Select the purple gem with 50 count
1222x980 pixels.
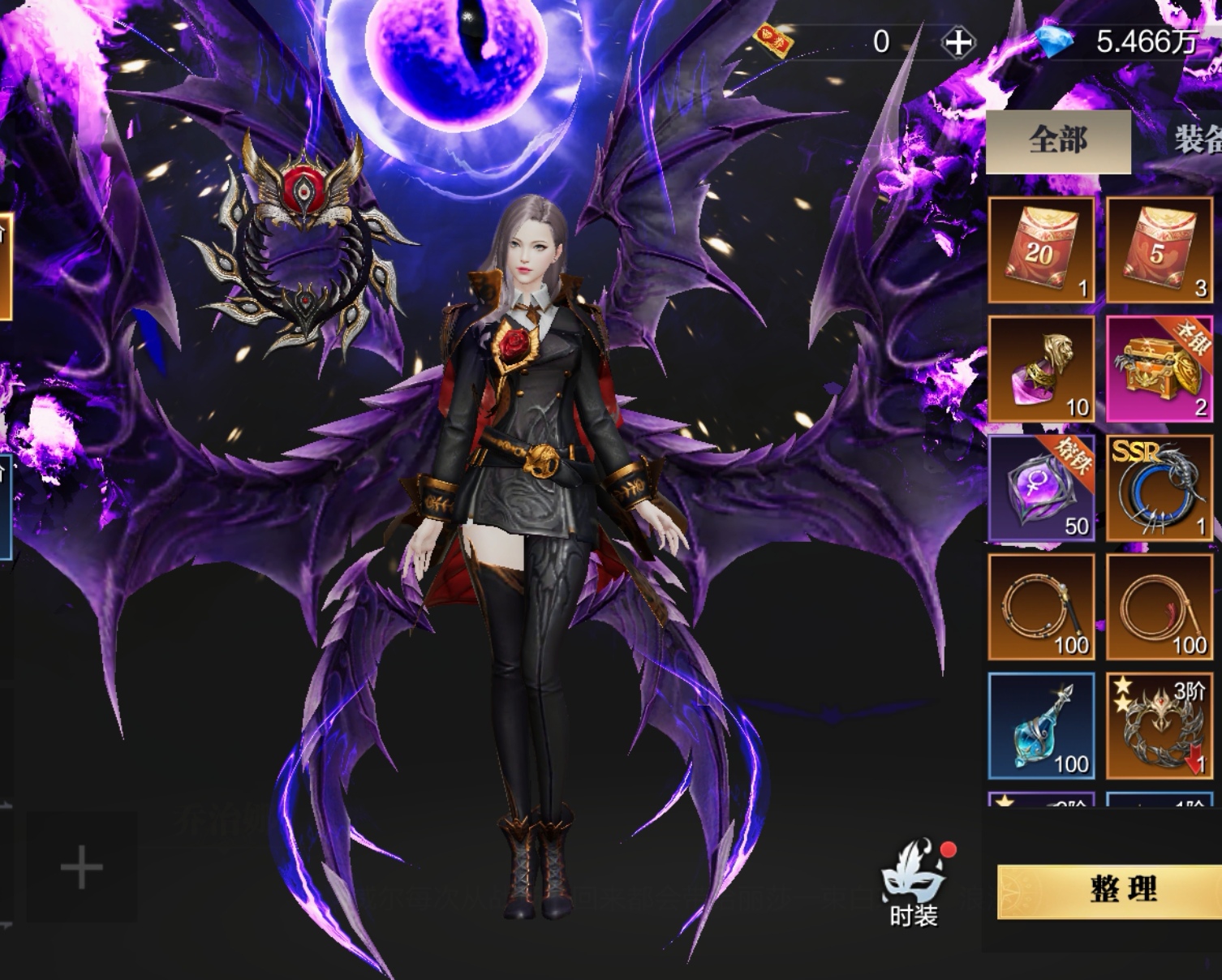(1041, 488)
